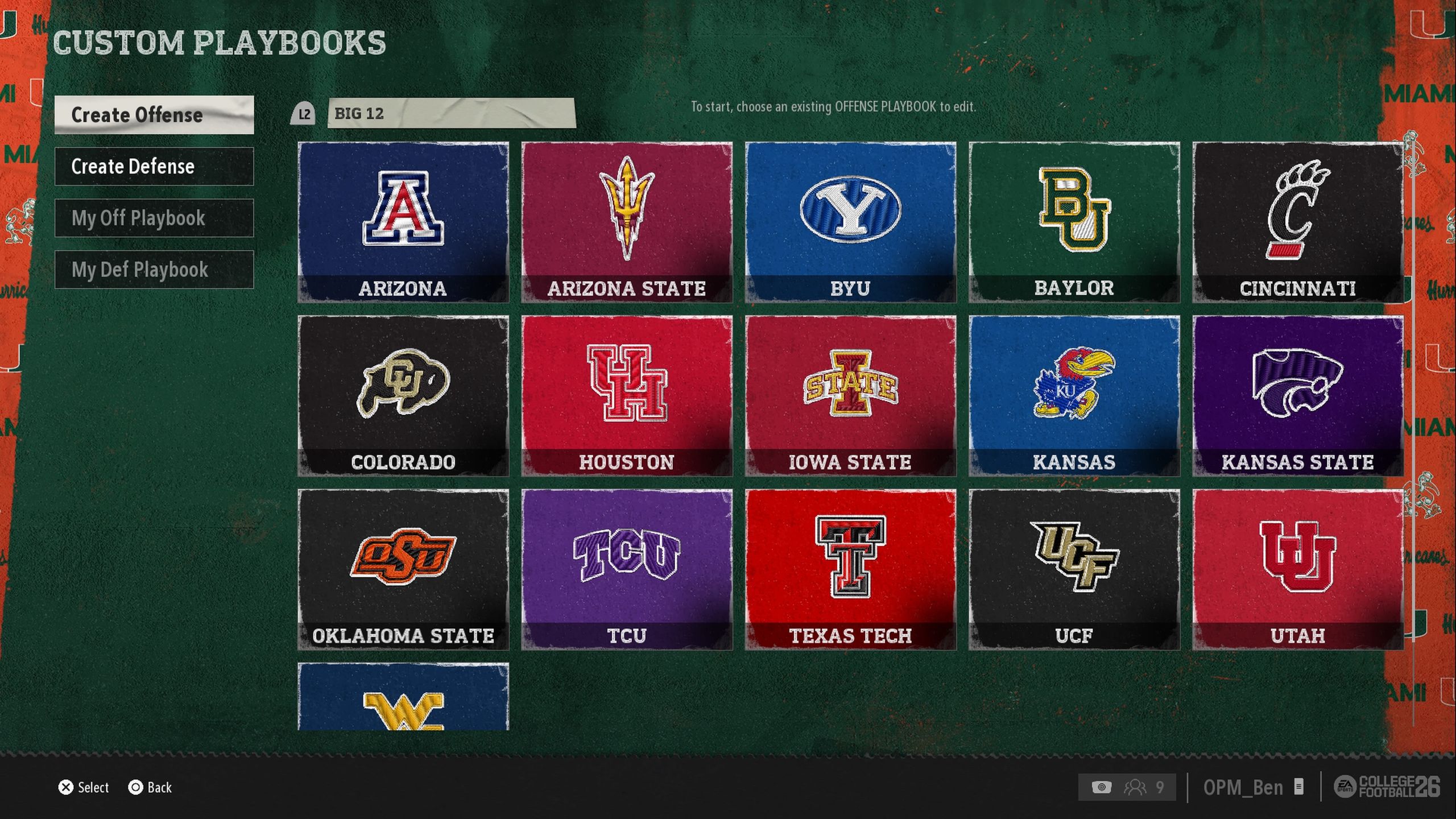Click the EA Sports College Football 26 logo
This screenshot has height=819, width=1456.
point(1388,787)
